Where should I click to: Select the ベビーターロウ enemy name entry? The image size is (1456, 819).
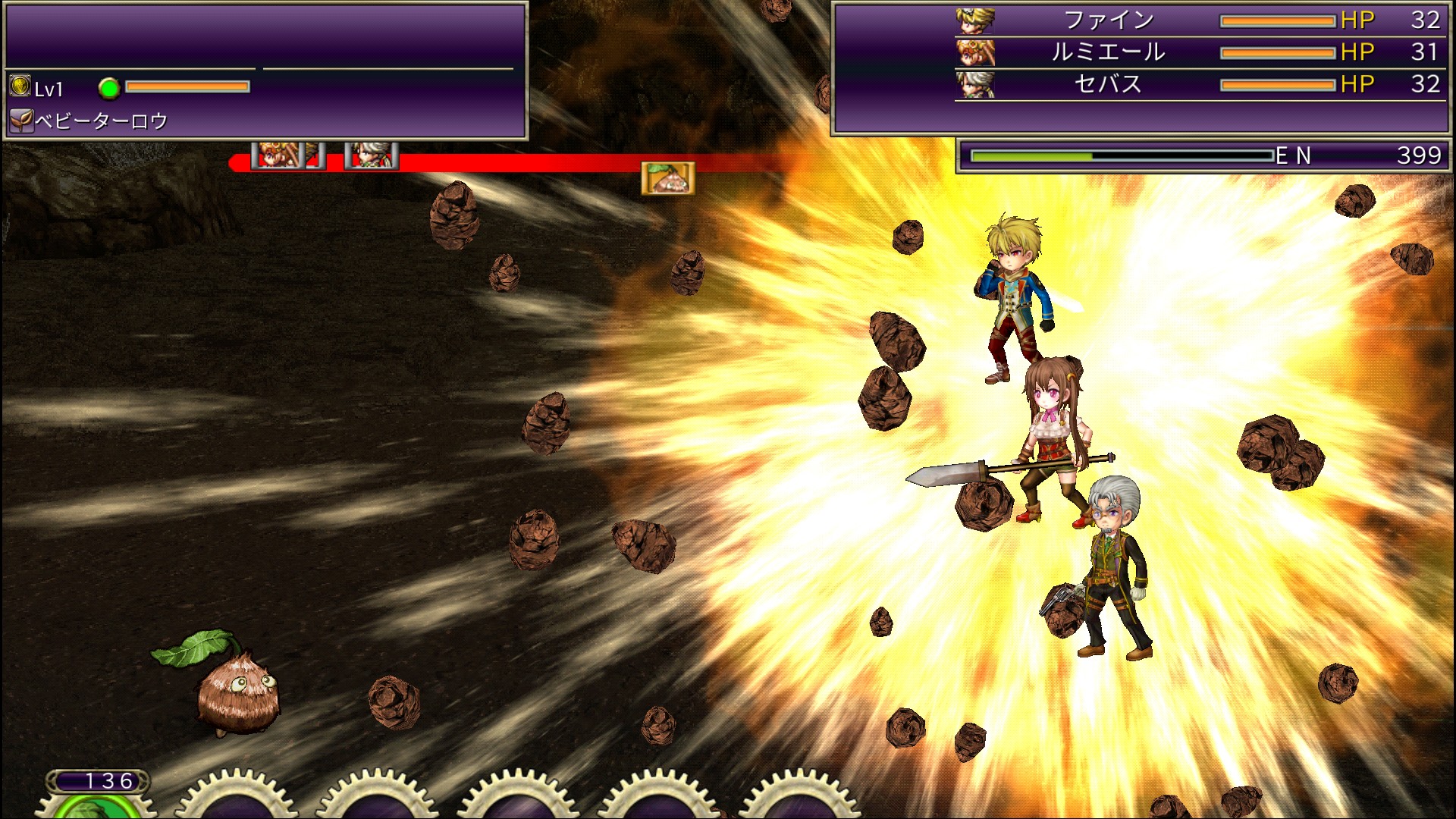pos(101,121)
